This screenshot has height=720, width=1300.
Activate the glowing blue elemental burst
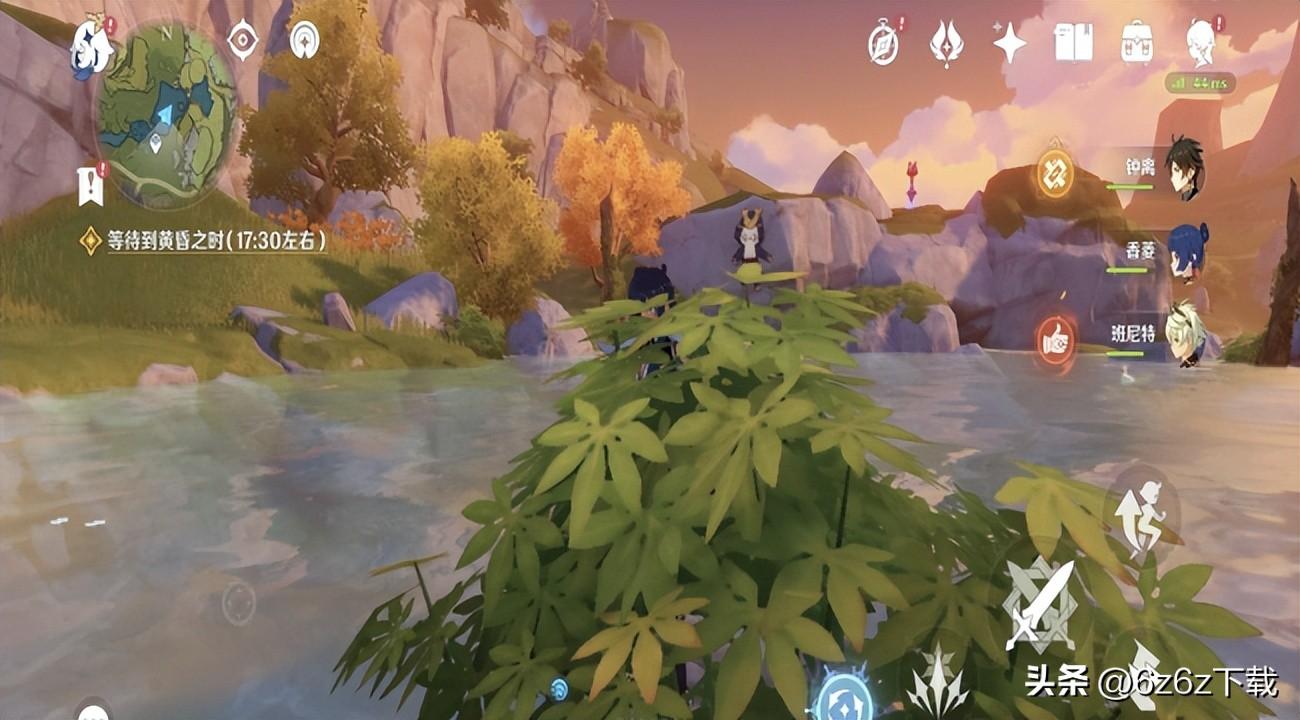842,696
